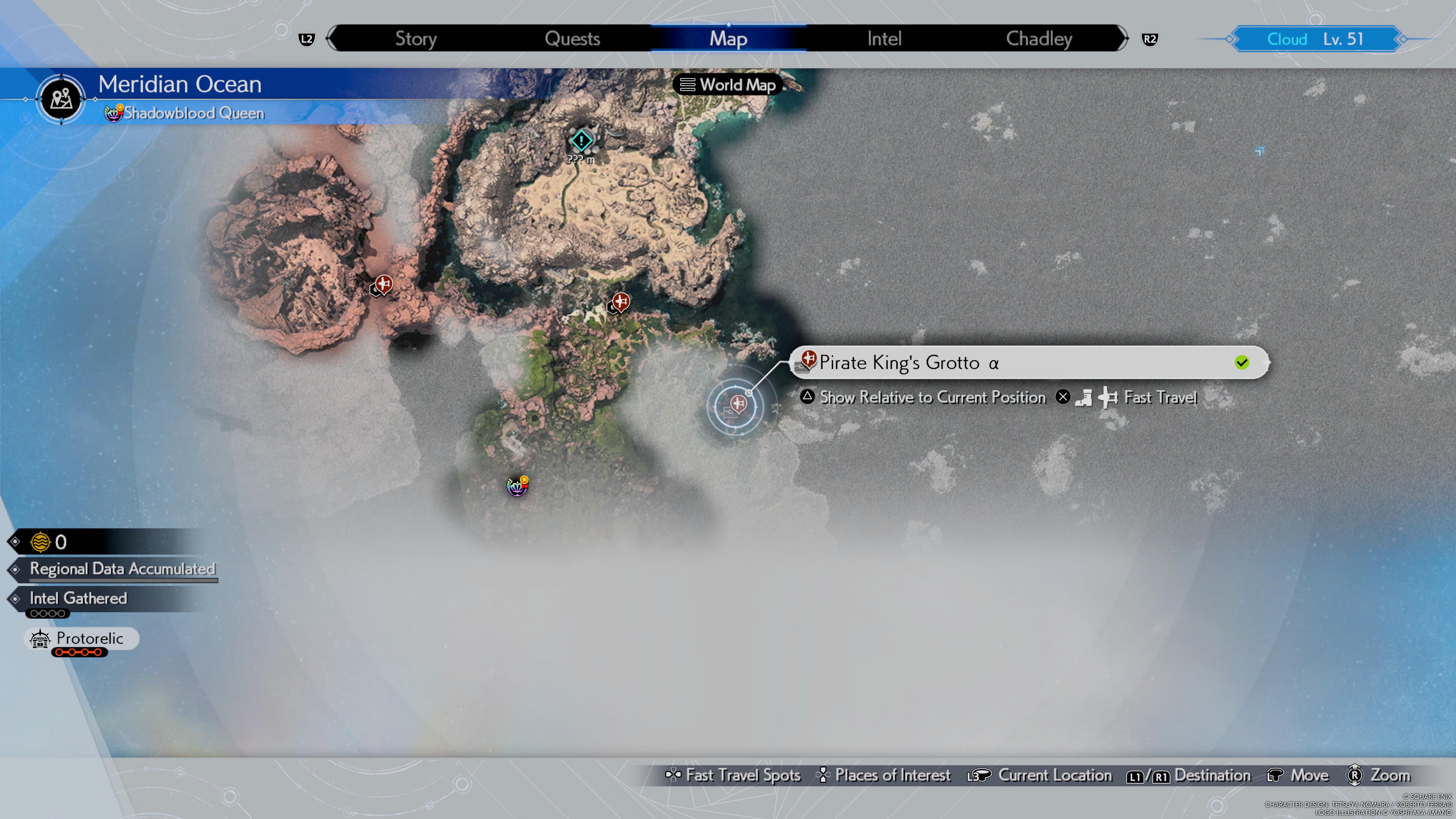Select the Shadowblood Queen map marker
This screenshot has width=1456, height=819.
pos(517,486)
